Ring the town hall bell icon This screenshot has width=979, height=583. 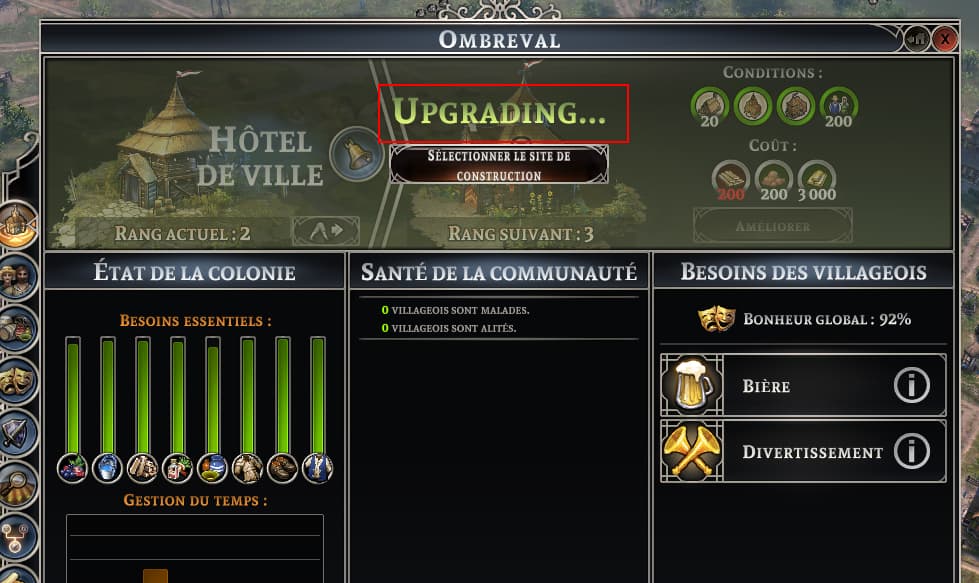355,153
